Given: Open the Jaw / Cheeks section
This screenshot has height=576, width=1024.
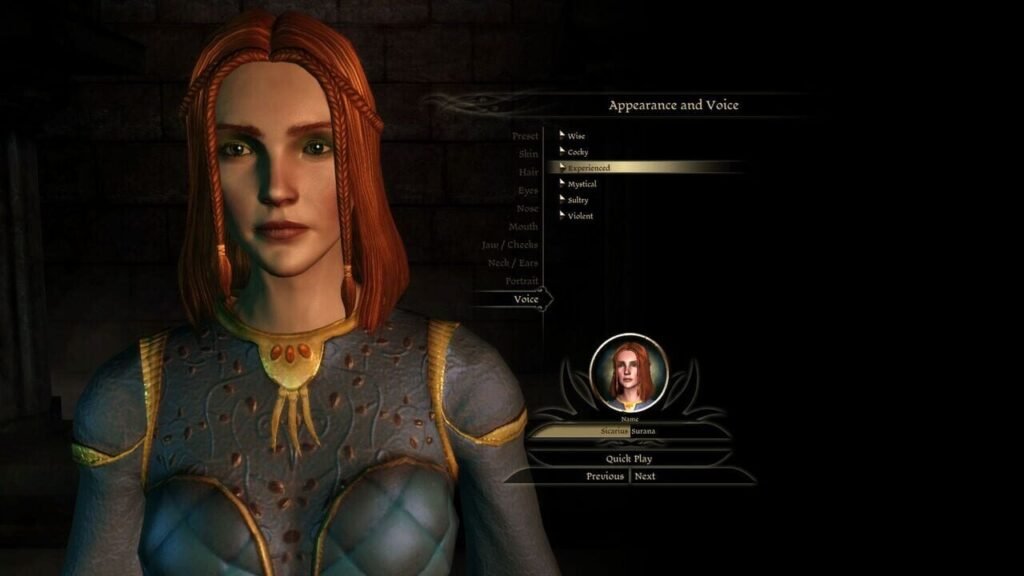Looking at the screenshot, I should coord(510,244).
